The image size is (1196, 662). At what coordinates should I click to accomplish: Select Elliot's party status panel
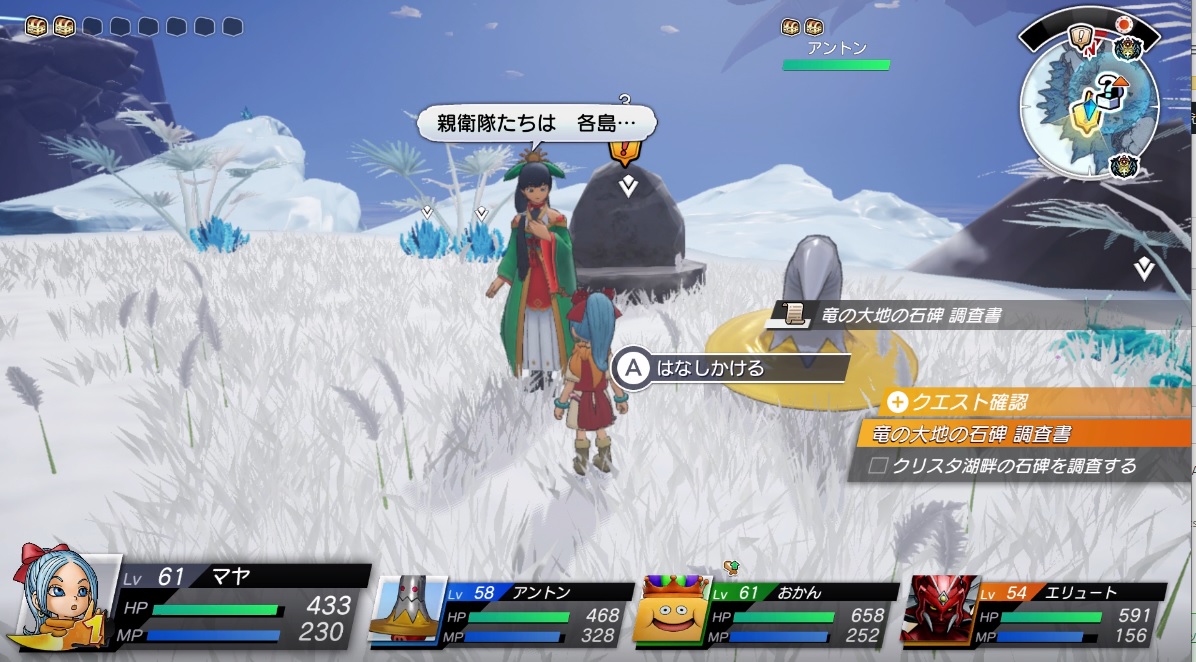[1034, 612]
